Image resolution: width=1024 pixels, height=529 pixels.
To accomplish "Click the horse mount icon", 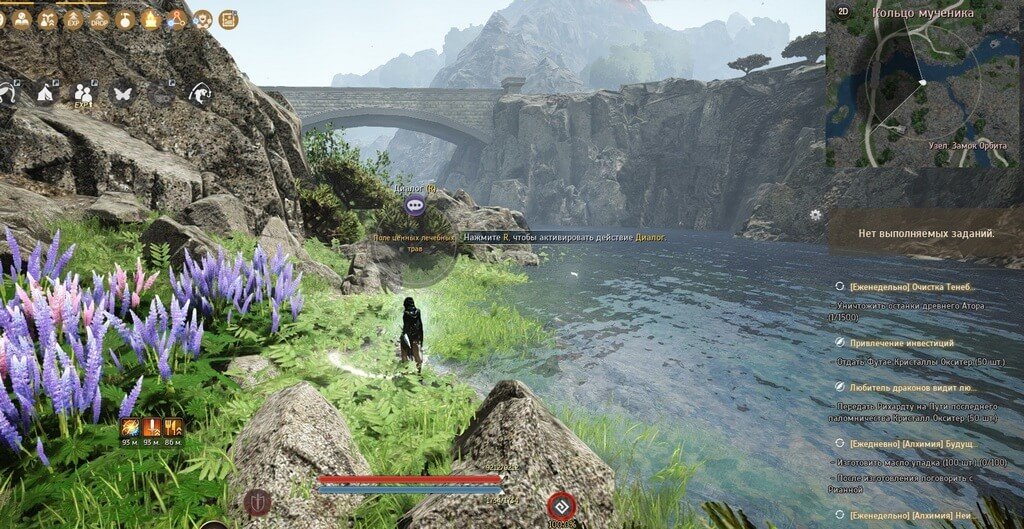I will coord(200,93).
